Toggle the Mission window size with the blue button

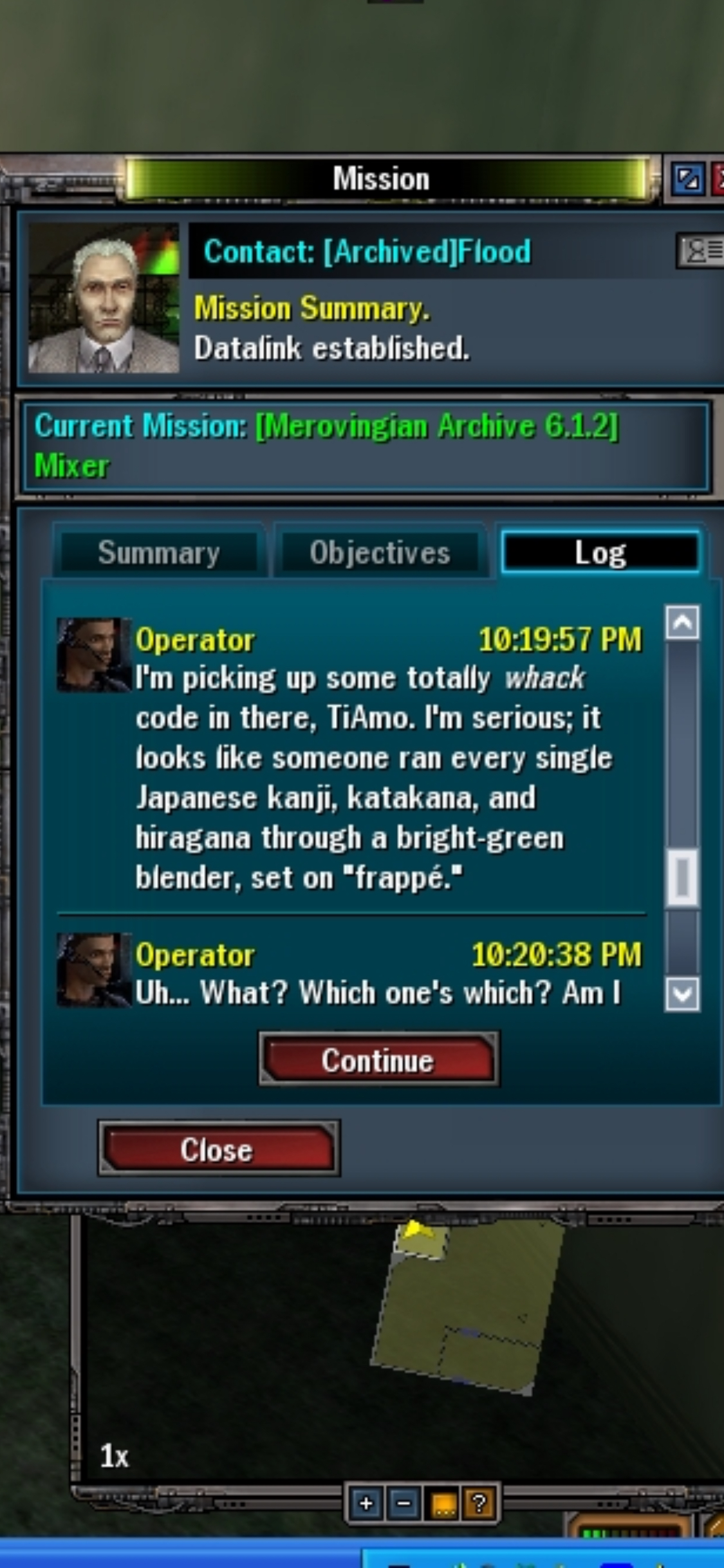coord(687,178)
